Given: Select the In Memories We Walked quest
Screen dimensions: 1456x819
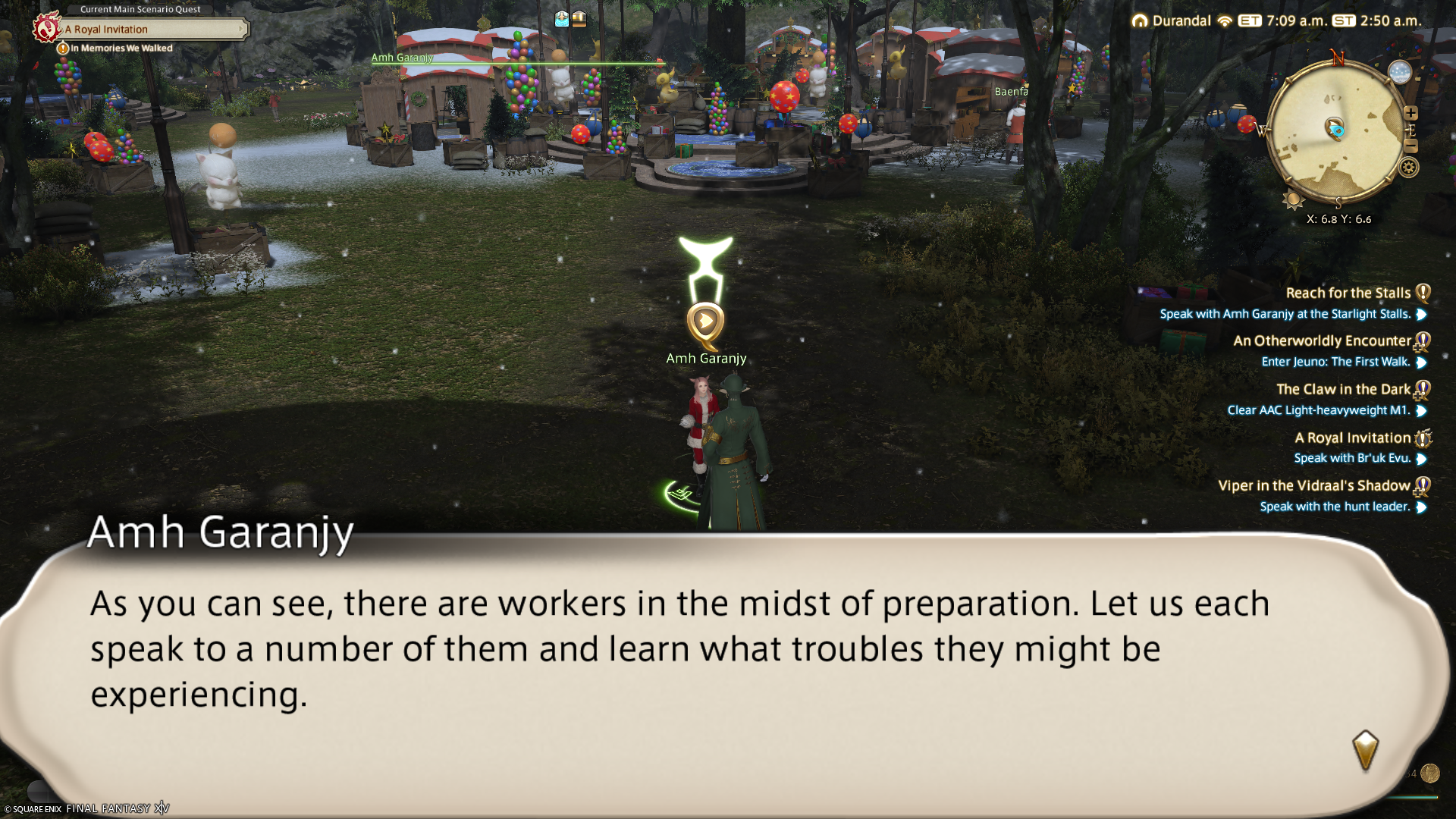Looking at the screenshot, I should [x=121, y=49].
